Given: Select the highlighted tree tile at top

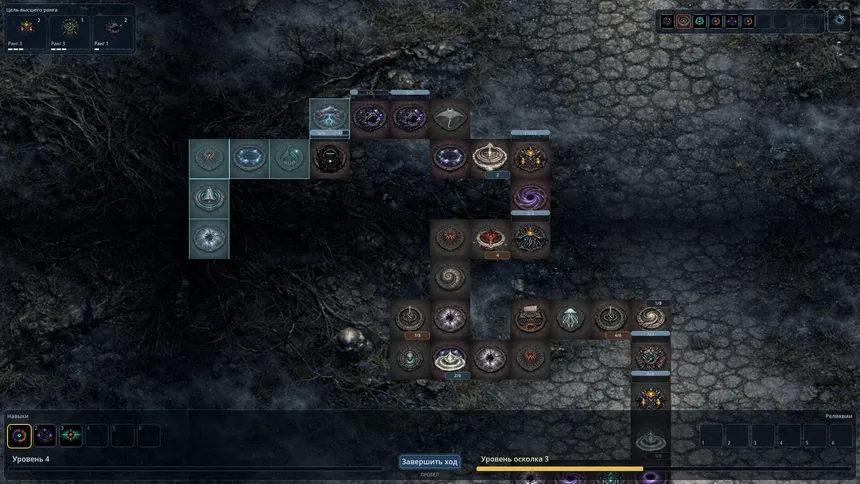Looking at the screenshot, I should click(x=329, y=117).
